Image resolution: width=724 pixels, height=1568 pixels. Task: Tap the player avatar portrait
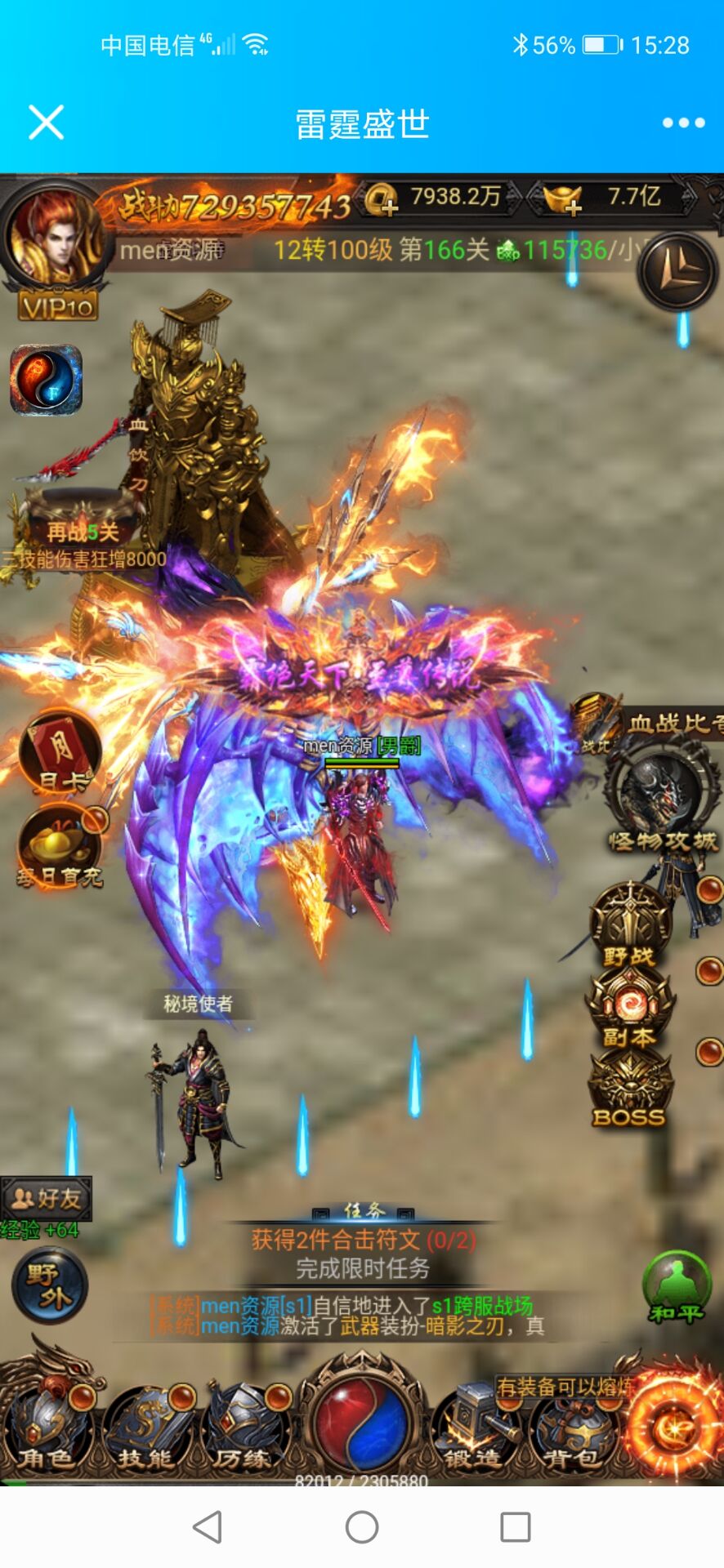(x=54, y=236)
